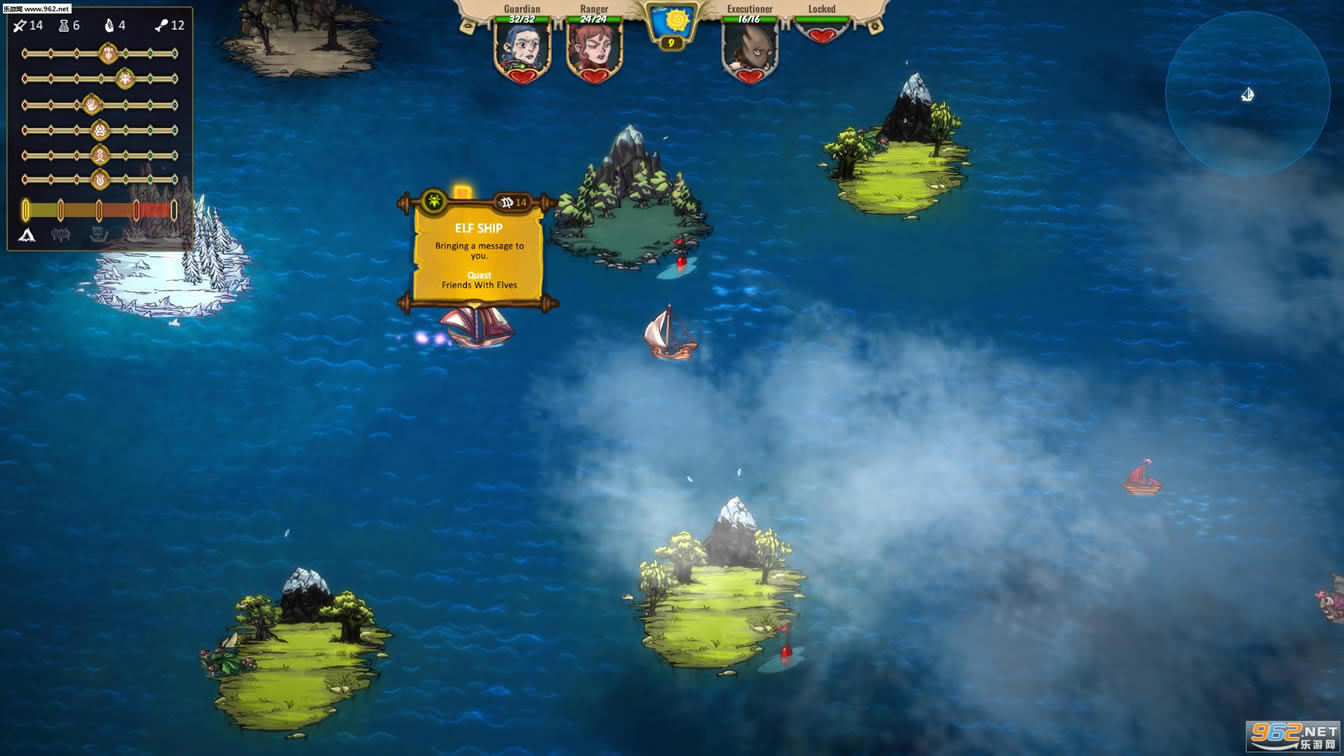Click the Friends With Elves quest text

tap(479, 284)
